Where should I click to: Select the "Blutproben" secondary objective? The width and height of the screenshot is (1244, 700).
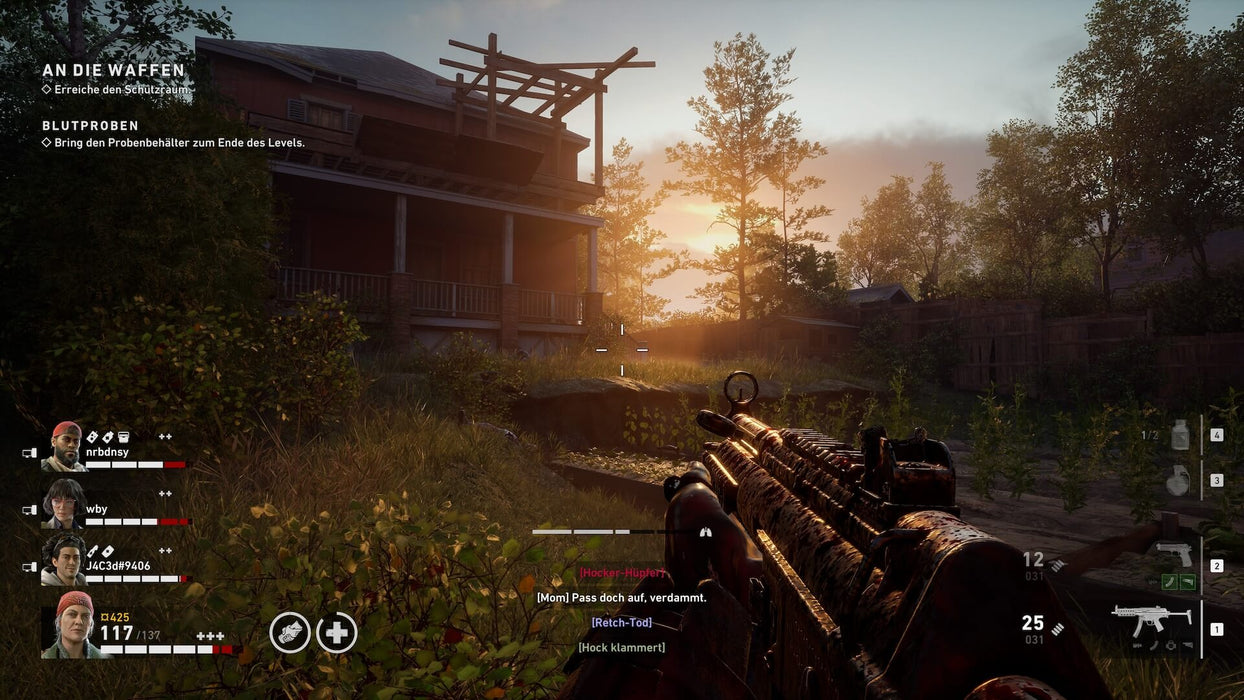click(91, 126)
